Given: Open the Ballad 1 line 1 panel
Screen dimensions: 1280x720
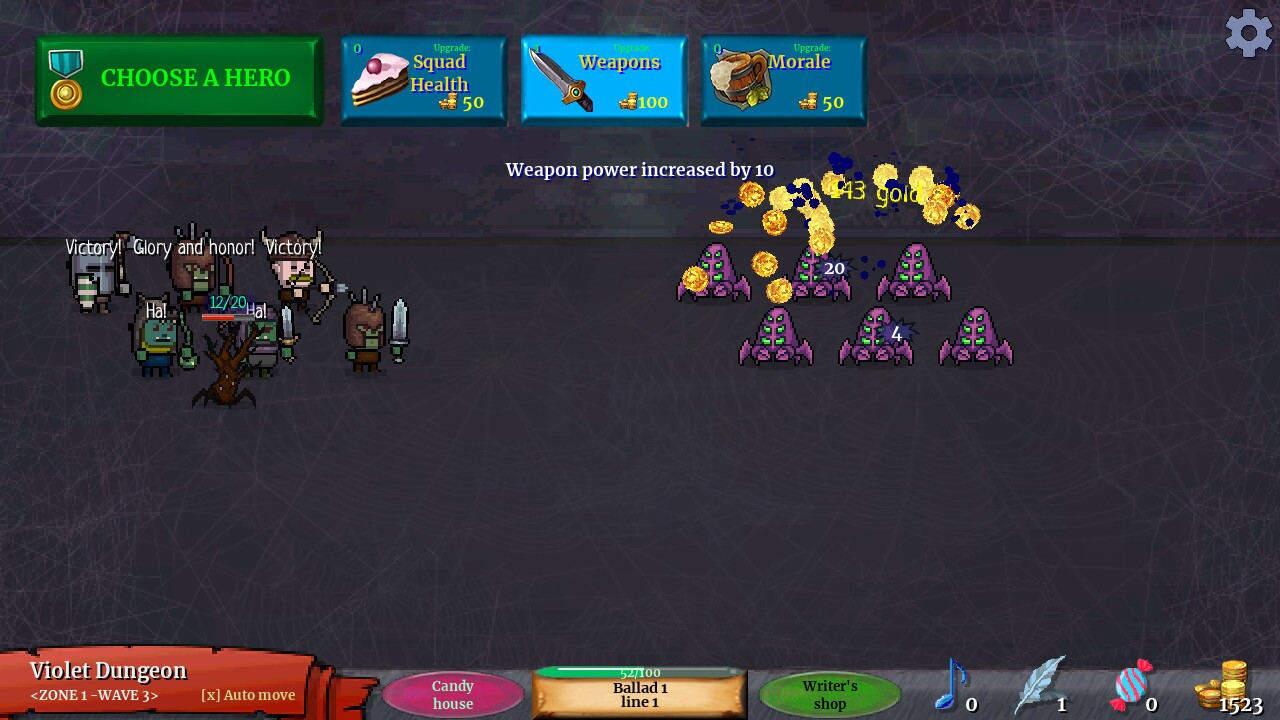Looking at the screenshot, I should point(638,694).
